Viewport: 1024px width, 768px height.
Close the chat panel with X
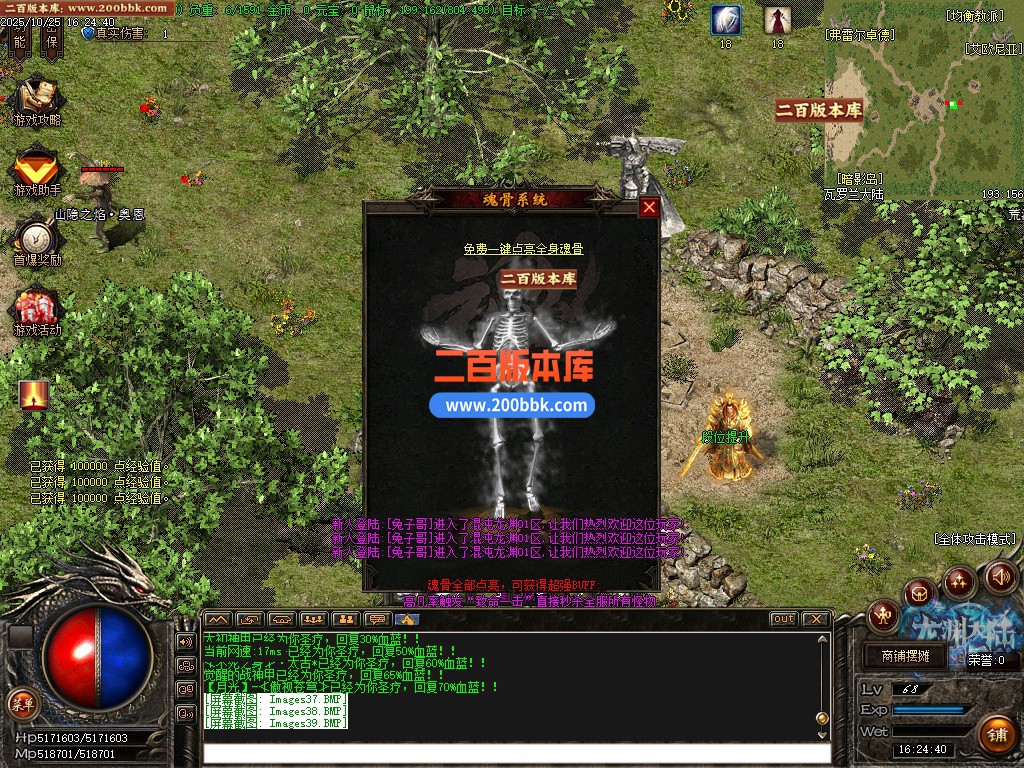(x=815, y=619)
